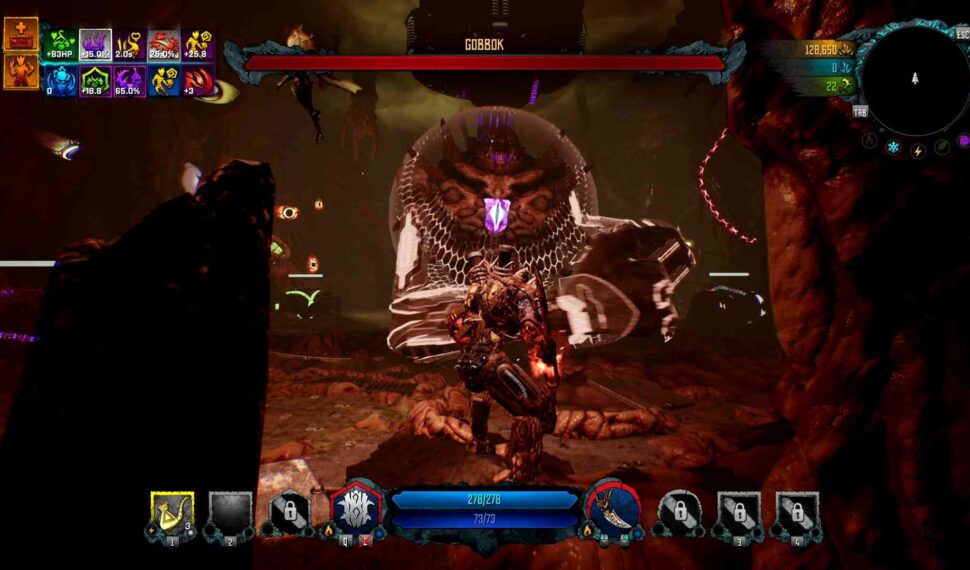Select the green shield +18.8 buff icon
The width and height of the screenshot is (970, 570).
point(95,80)
